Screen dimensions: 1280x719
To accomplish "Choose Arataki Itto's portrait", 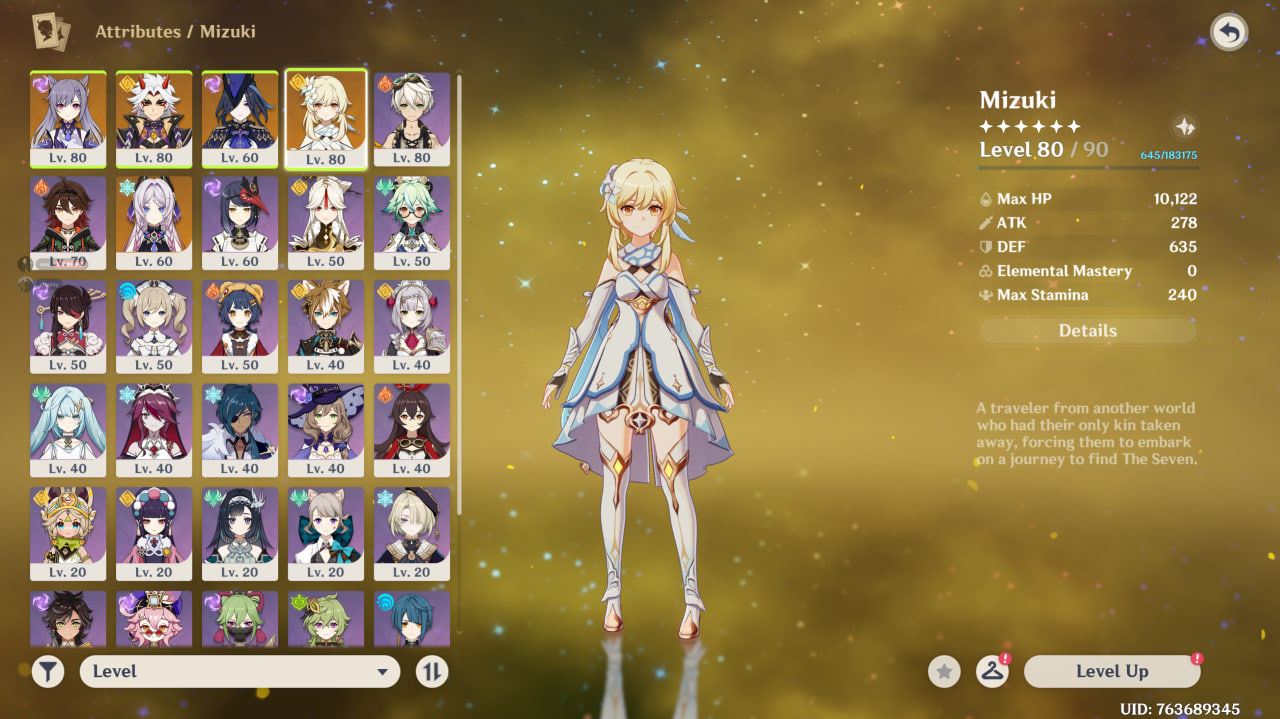I will [x=154, y=118].
